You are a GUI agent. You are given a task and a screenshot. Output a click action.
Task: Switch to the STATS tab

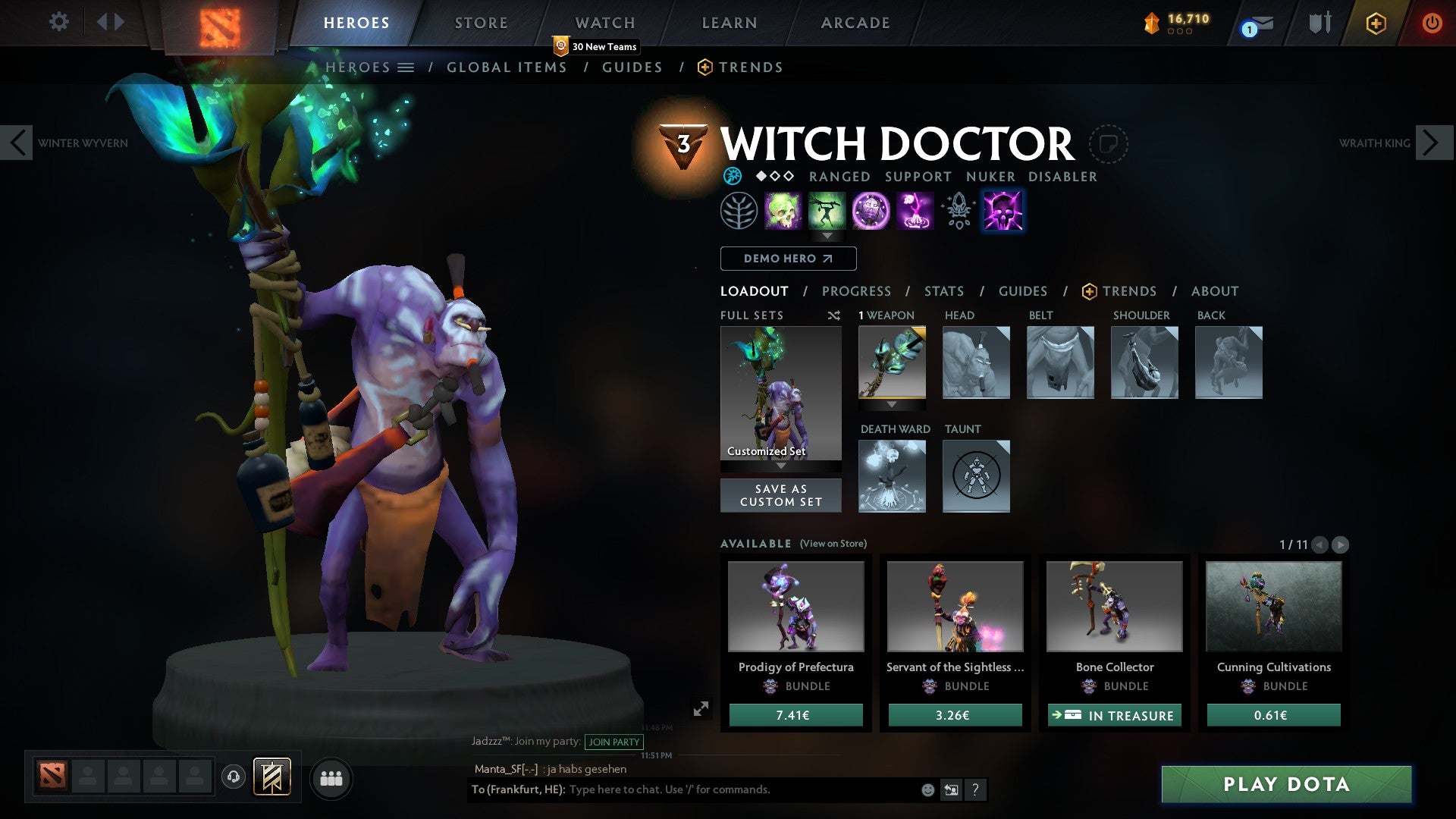tap(944, 291)
